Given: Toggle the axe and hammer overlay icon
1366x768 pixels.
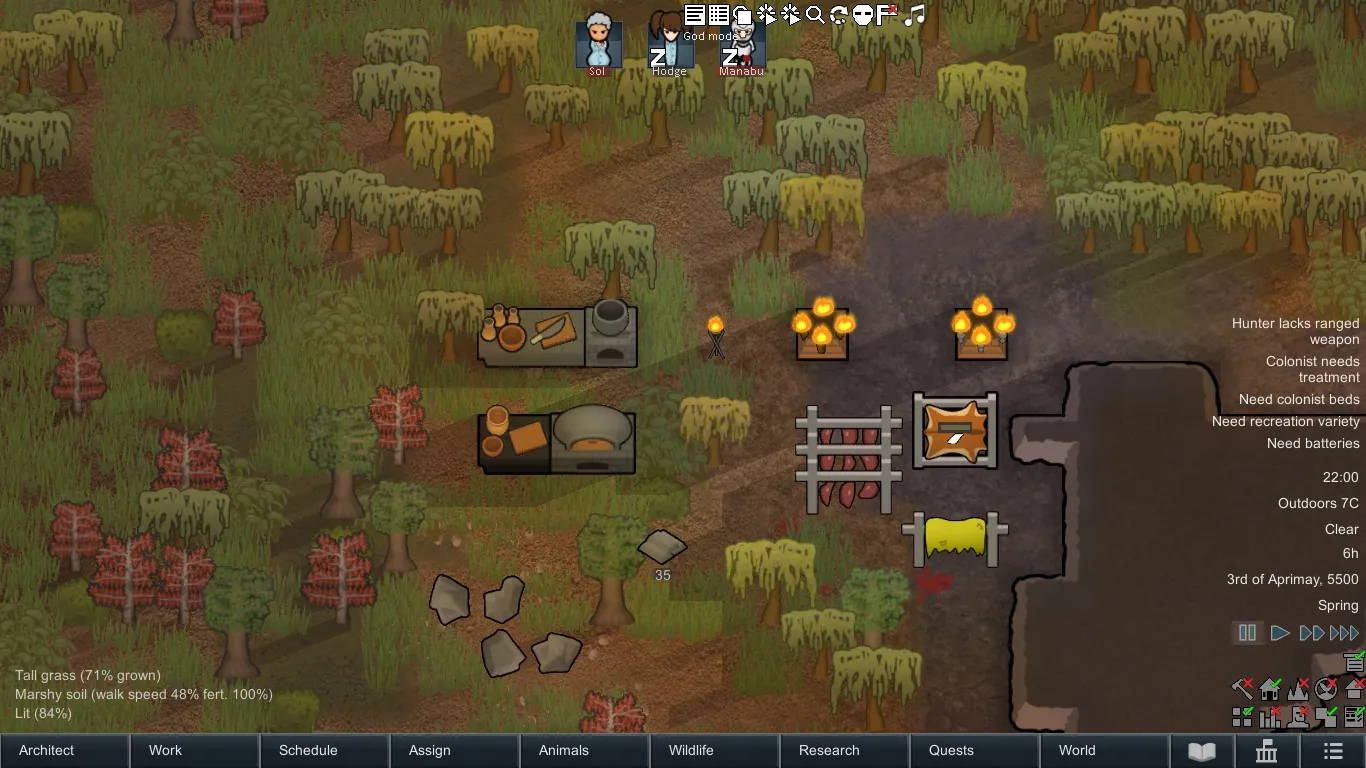Looking at the screenshot, I should click(1242, 688).
